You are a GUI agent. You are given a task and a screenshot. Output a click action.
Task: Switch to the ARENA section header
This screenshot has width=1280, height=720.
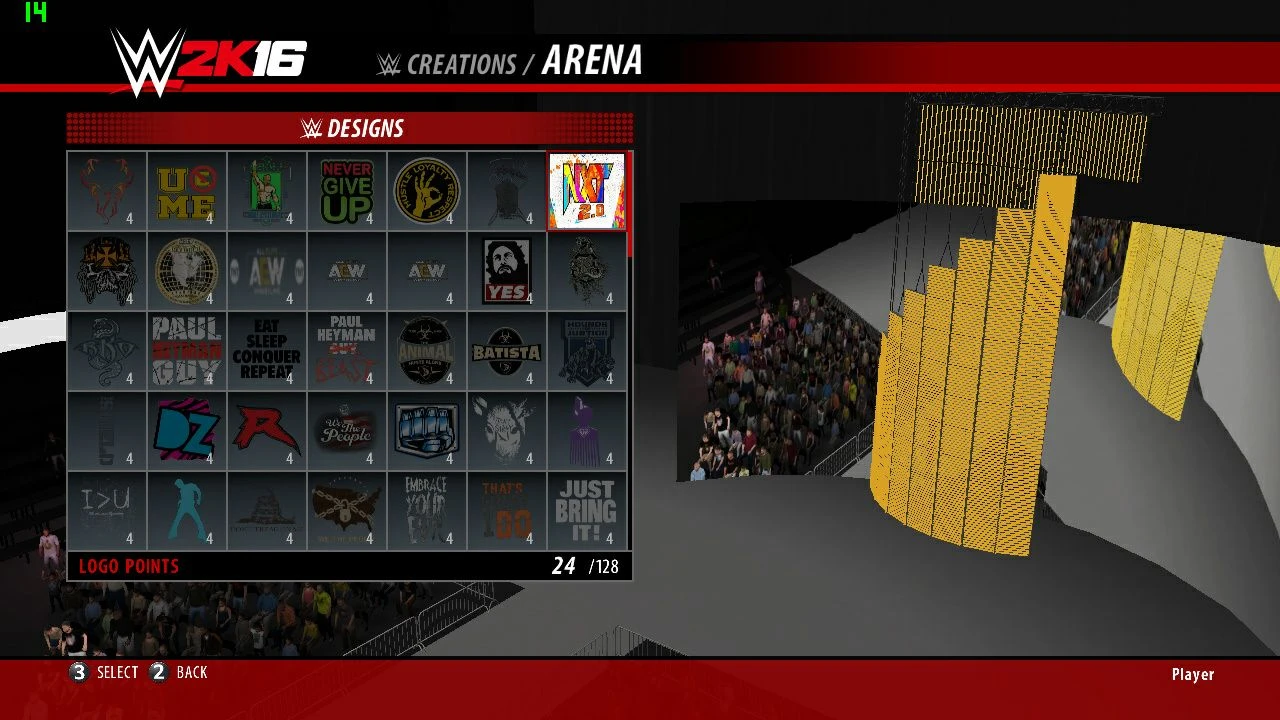pyautogui.click(x=591, y=63)
